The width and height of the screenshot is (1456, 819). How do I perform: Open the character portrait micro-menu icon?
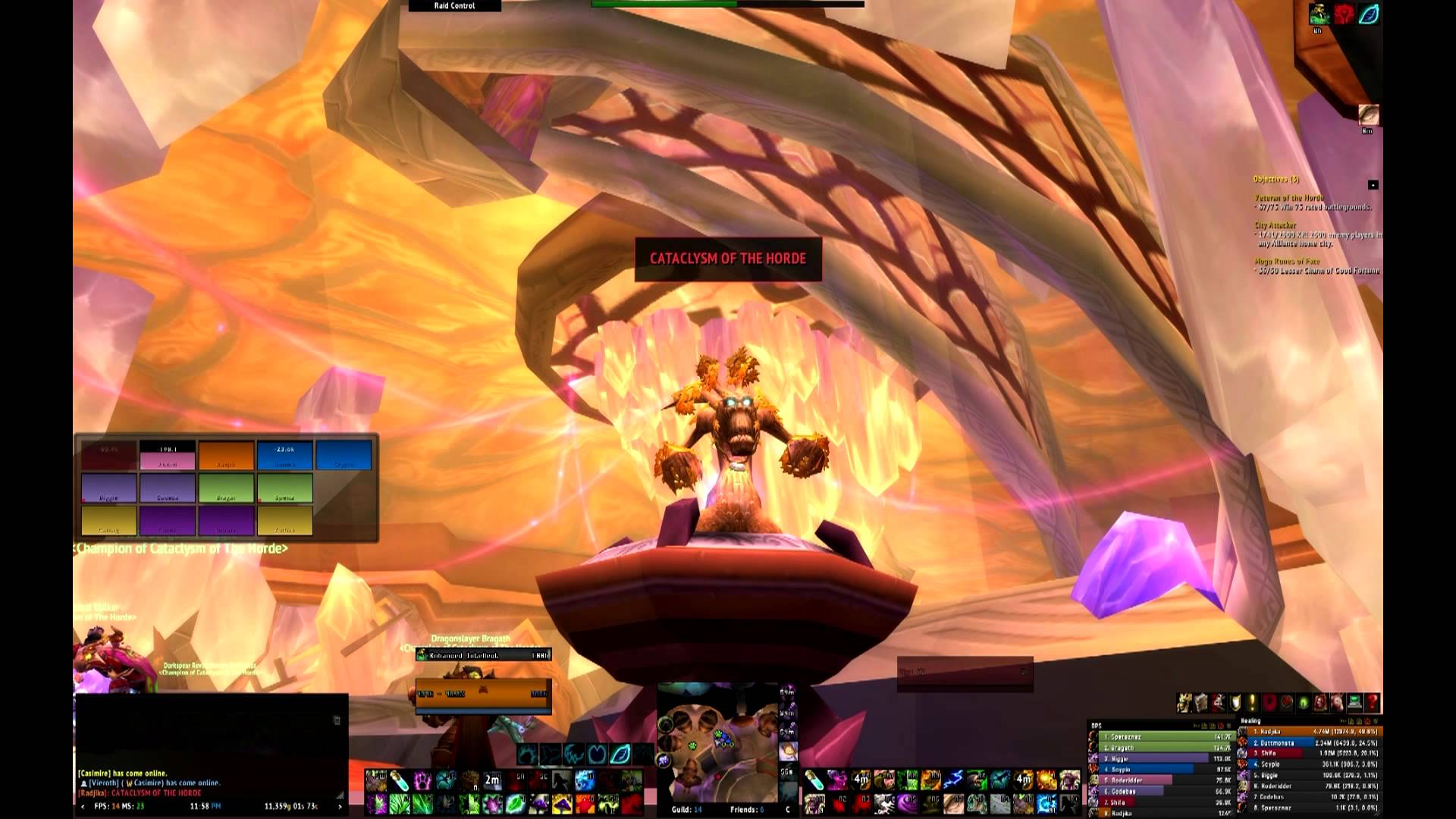(x=1185, y=703)
